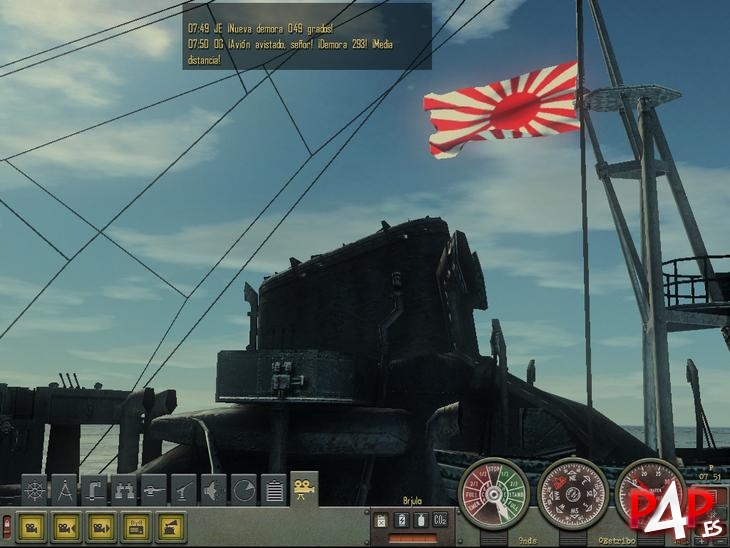730x548 pixels.
Task: Toggle the red switch left of camera buttons
Action: [x=6, y=526]
